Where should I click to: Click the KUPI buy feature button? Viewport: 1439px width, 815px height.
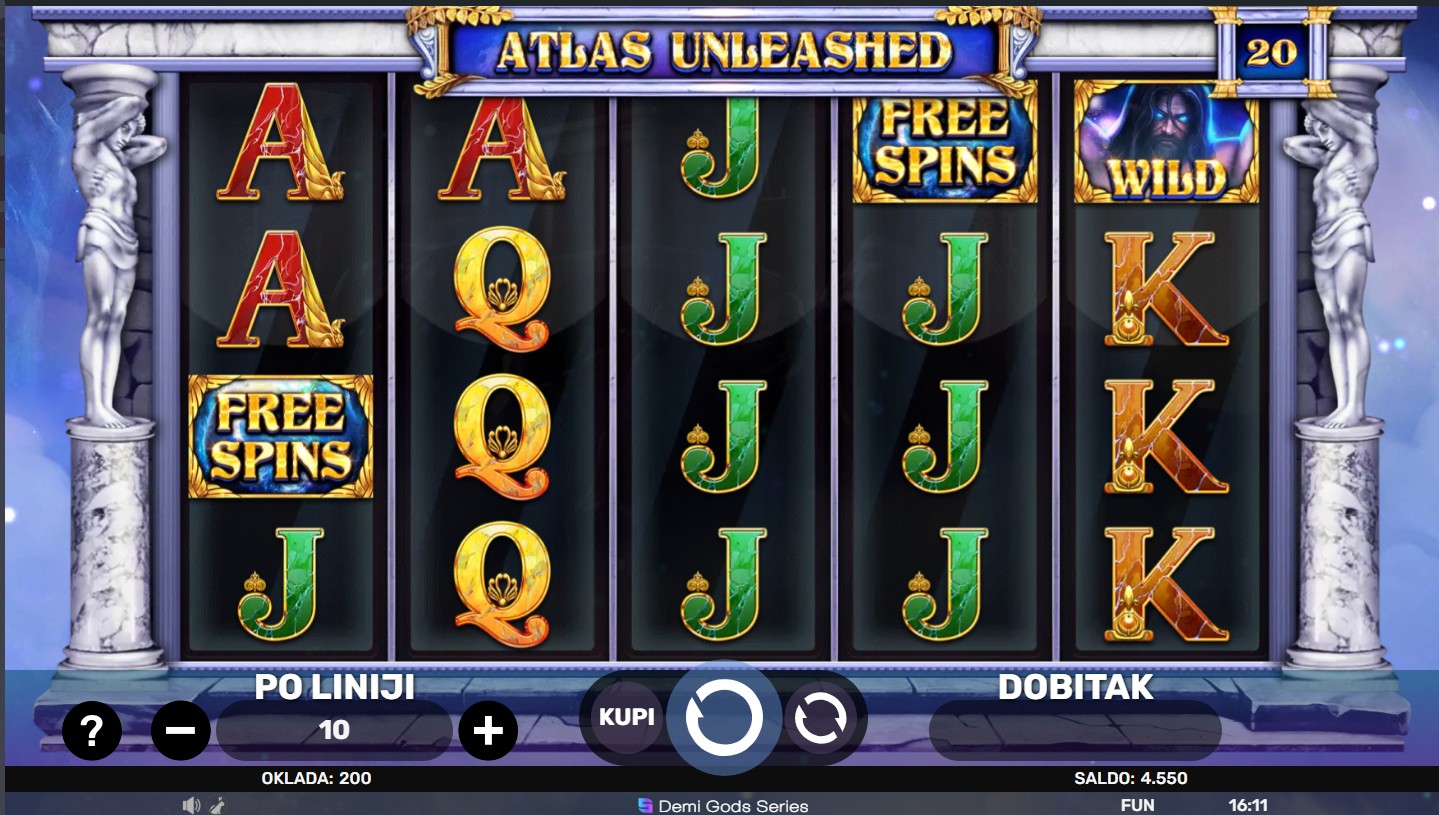click(627, 717)
